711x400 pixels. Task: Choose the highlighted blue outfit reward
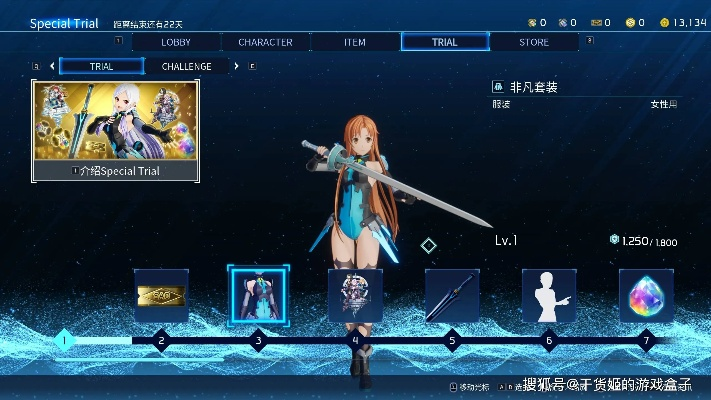click(x=258, y=295)
